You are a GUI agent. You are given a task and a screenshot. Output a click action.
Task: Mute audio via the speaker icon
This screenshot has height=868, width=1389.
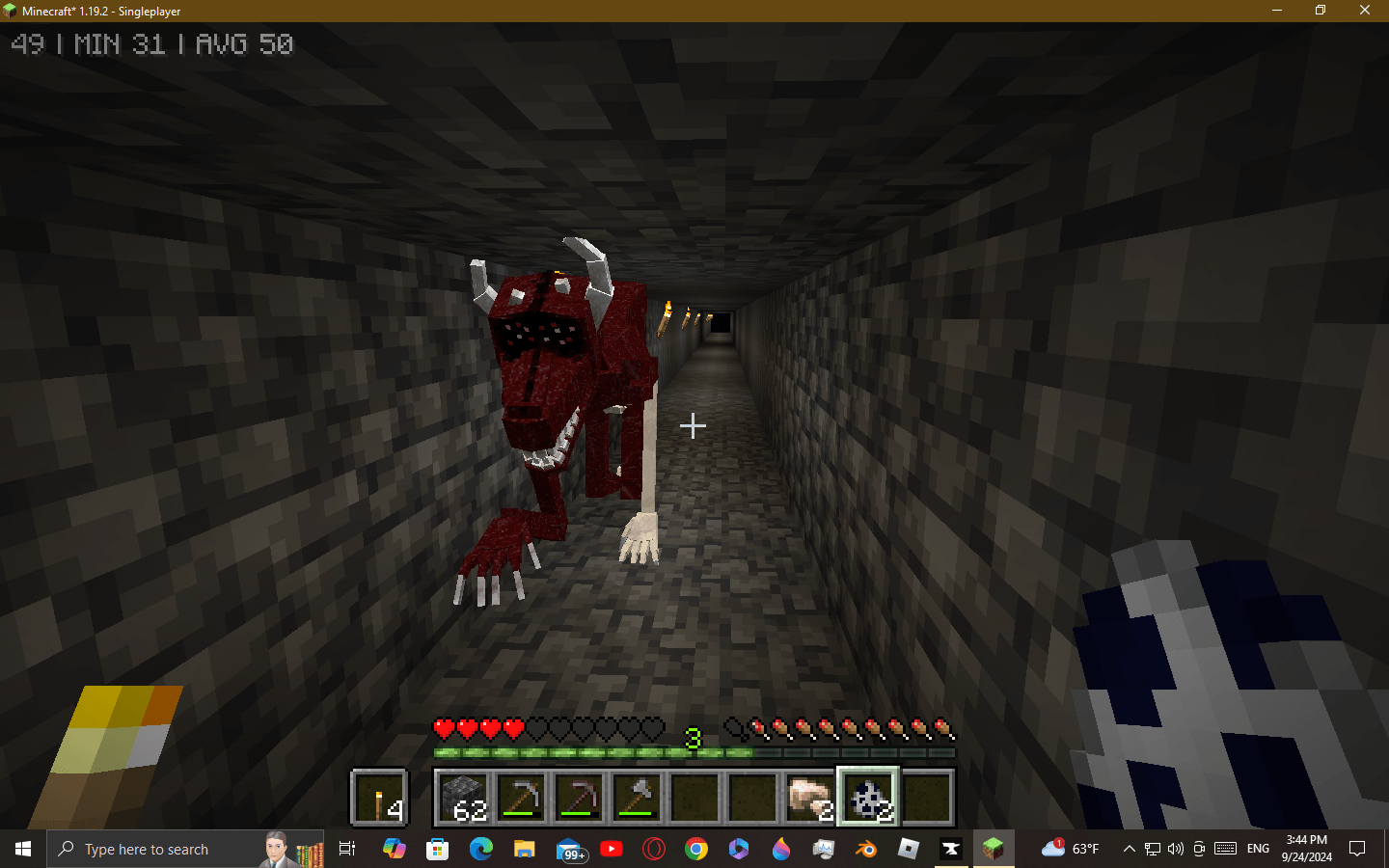click(x=1175, y=849)
